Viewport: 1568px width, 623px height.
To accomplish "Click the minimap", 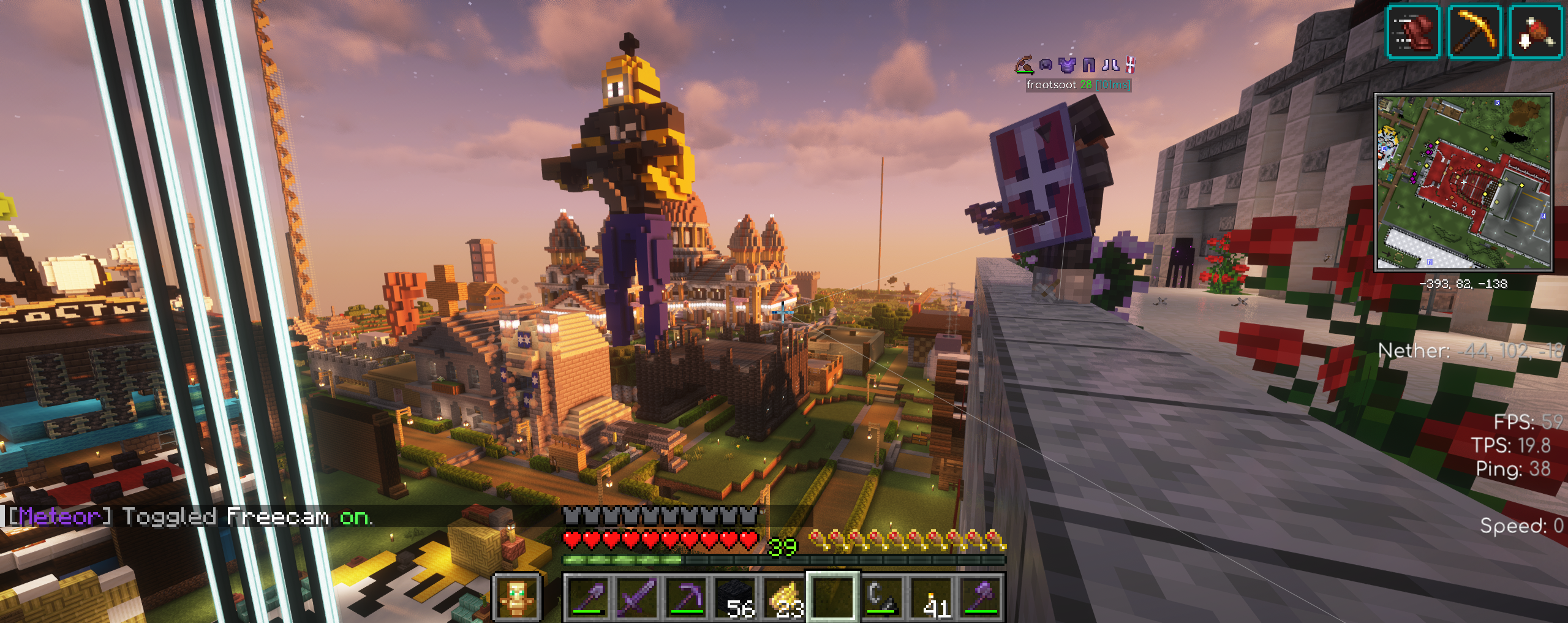I will [1463, 182].
